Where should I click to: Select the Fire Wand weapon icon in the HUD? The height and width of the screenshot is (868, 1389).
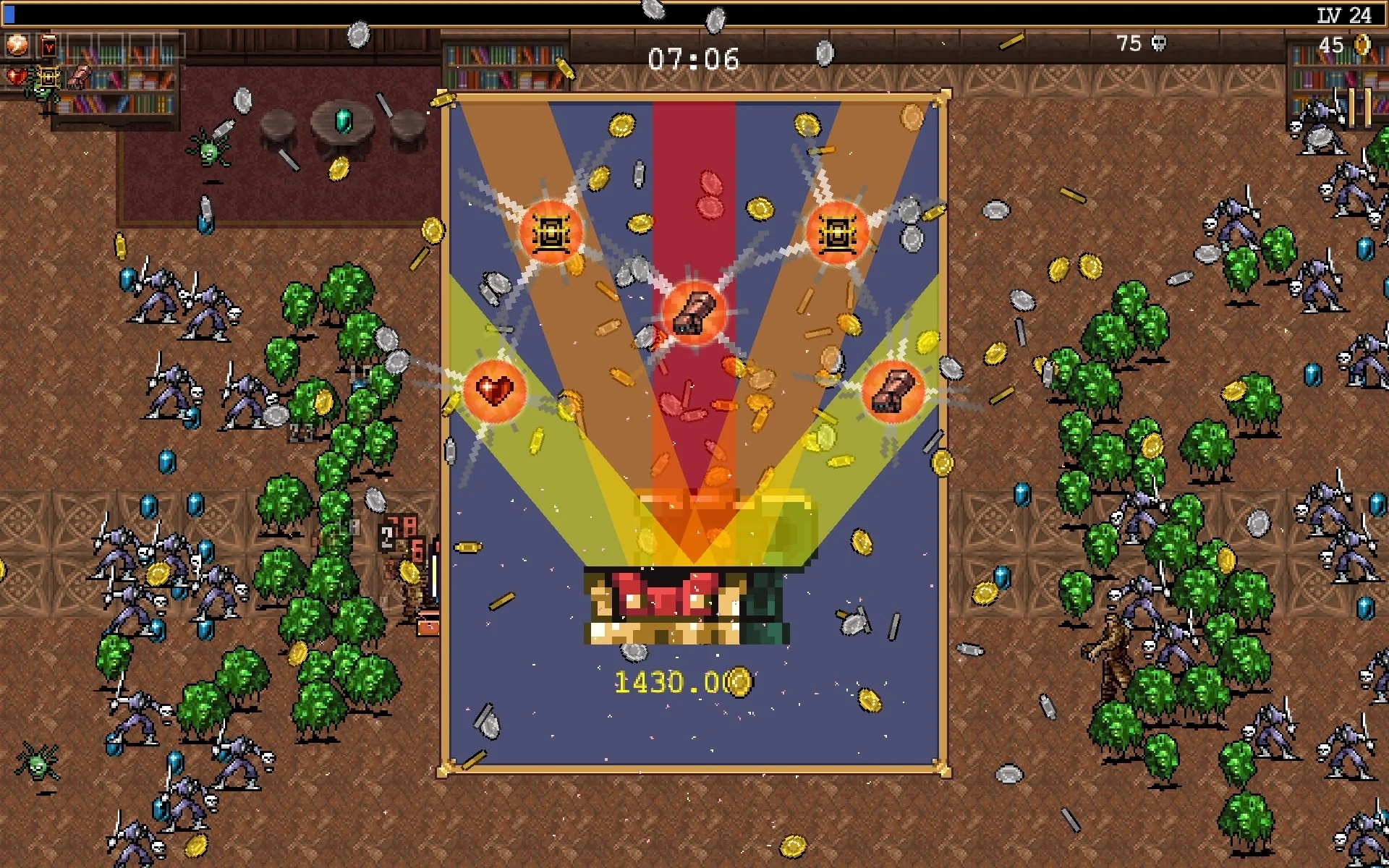(17, 45)
